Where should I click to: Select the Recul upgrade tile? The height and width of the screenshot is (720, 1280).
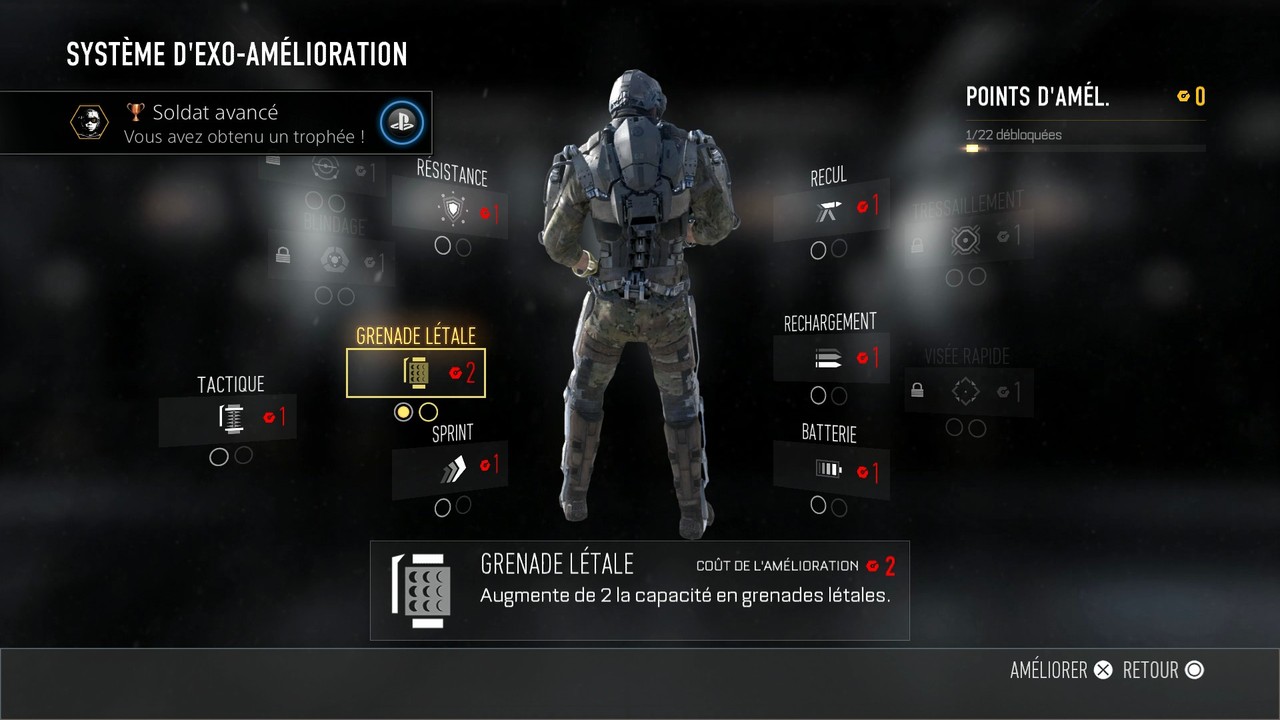(830, 209)
